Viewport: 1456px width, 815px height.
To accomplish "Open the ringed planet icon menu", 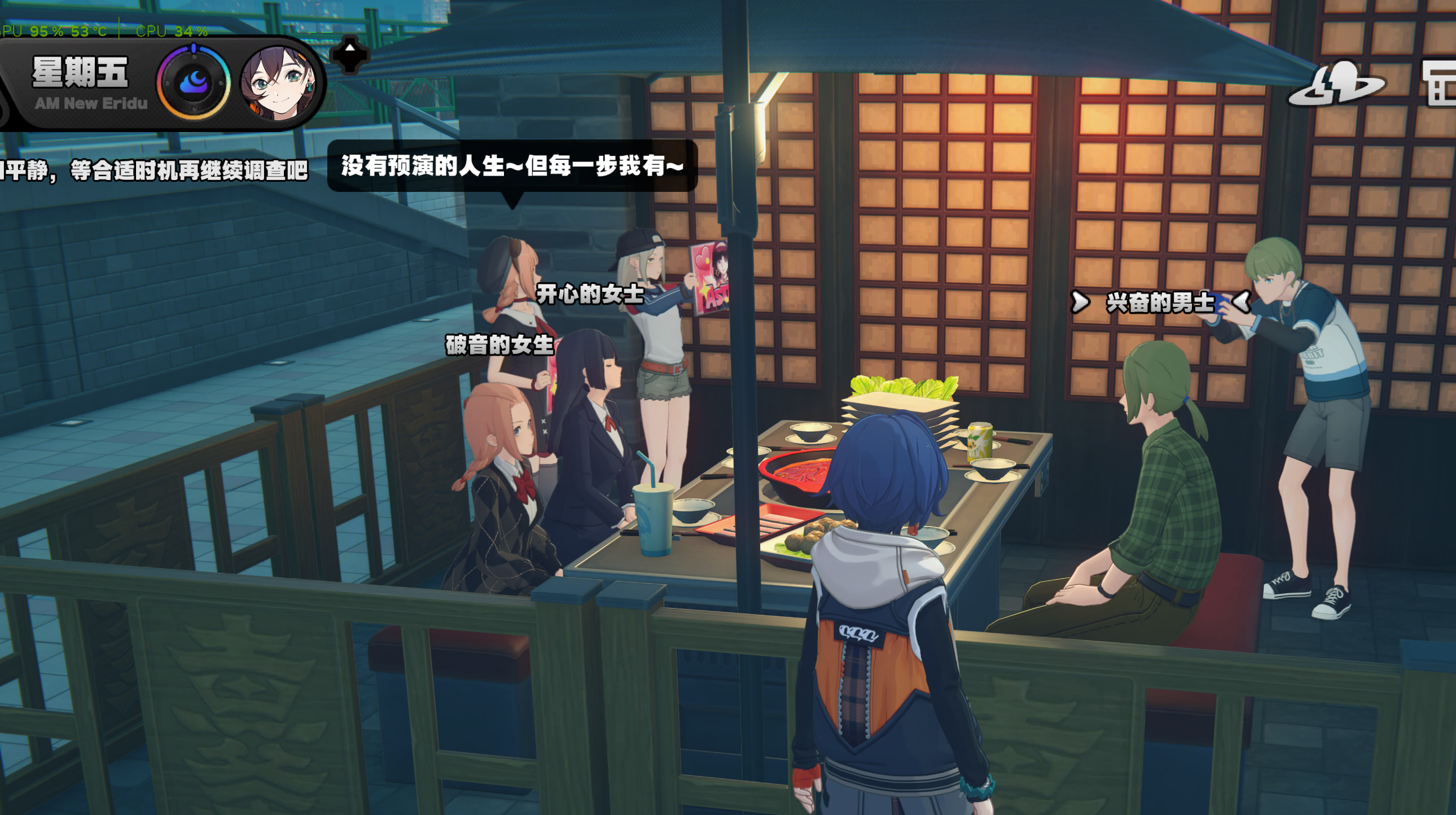I will pos(1336,85).
